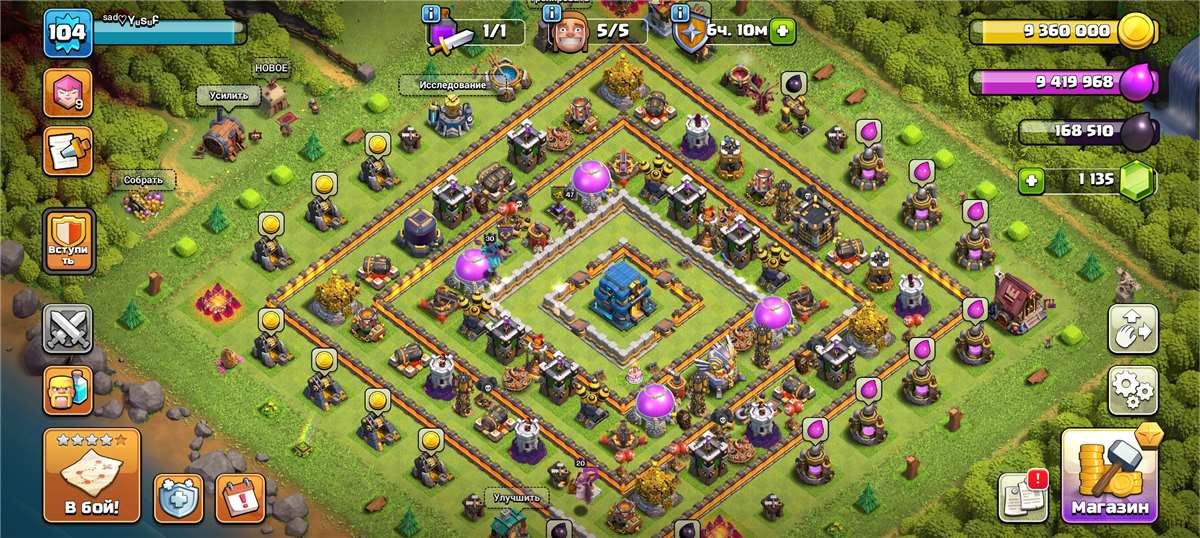Show info for the shield timer
The height and width of the screenshot is (538, 1200).
coord(681,14)
